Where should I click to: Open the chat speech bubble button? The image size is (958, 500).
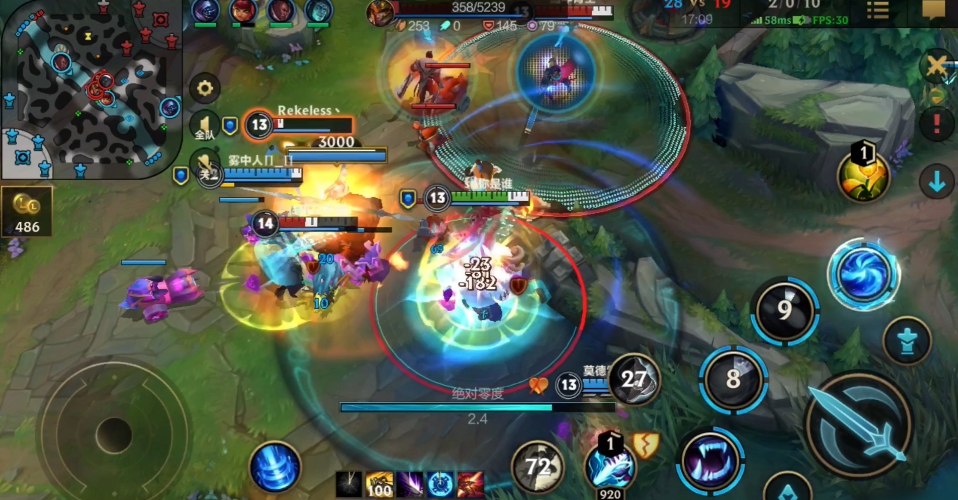932,11
